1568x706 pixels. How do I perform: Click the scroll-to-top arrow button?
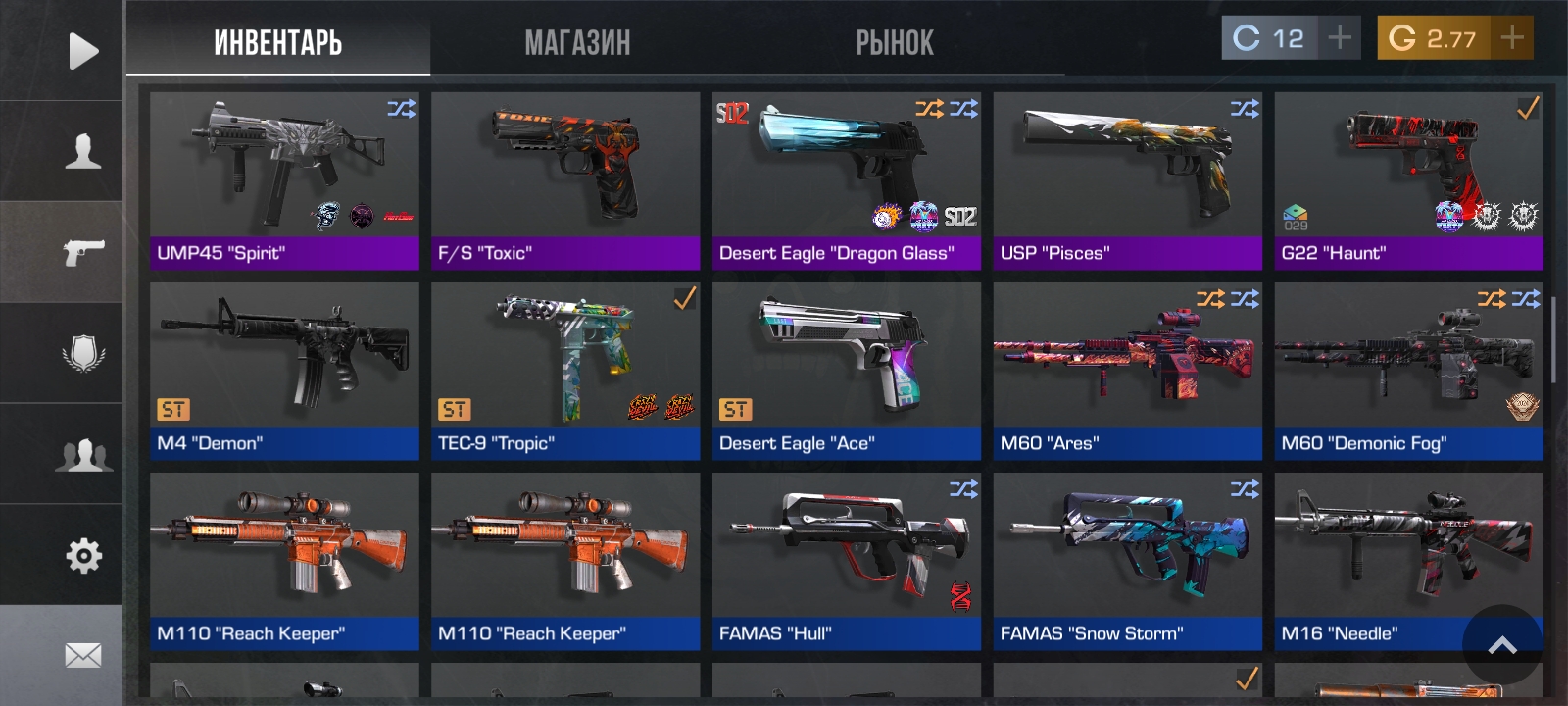(x=1502, y=644)
